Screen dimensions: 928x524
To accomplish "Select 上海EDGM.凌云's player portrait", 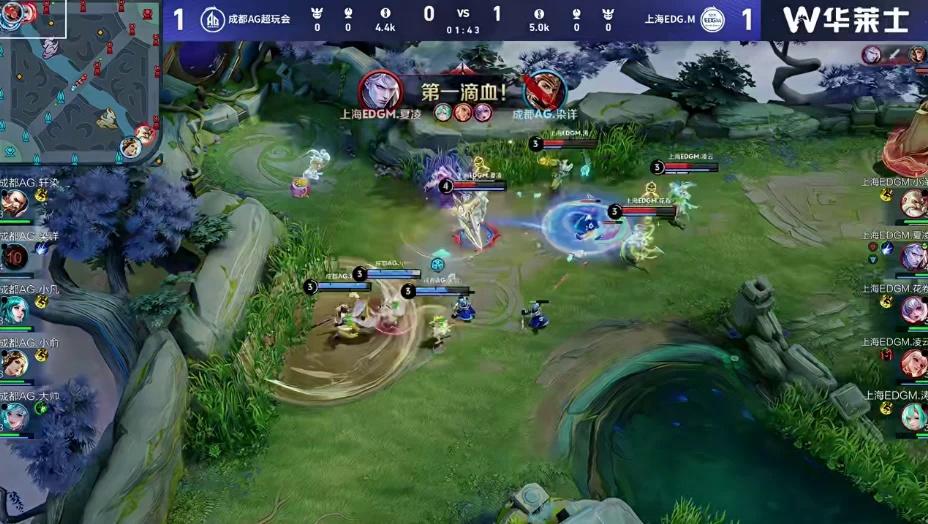I will click(x=913, y=363).
